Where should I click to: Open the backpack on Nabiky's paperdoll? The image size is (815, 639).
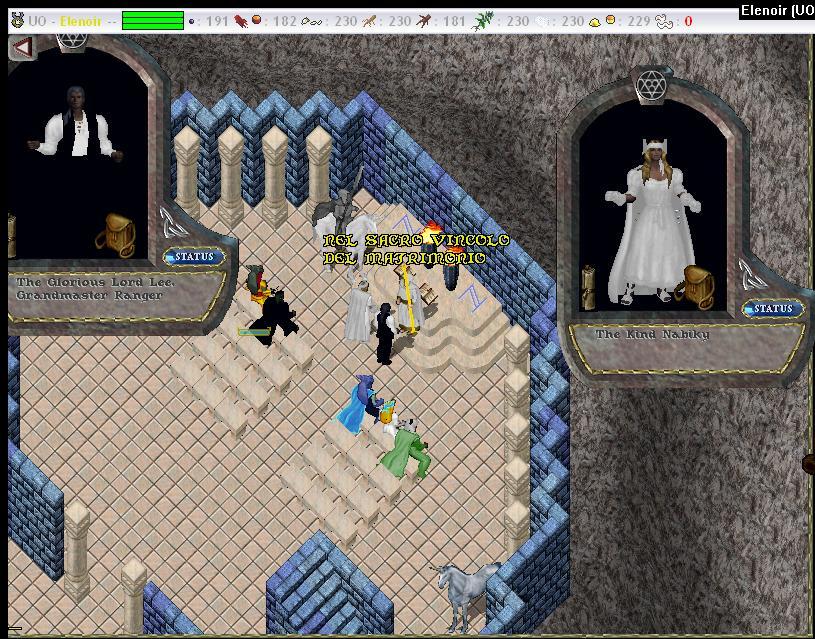coord(696,285)
